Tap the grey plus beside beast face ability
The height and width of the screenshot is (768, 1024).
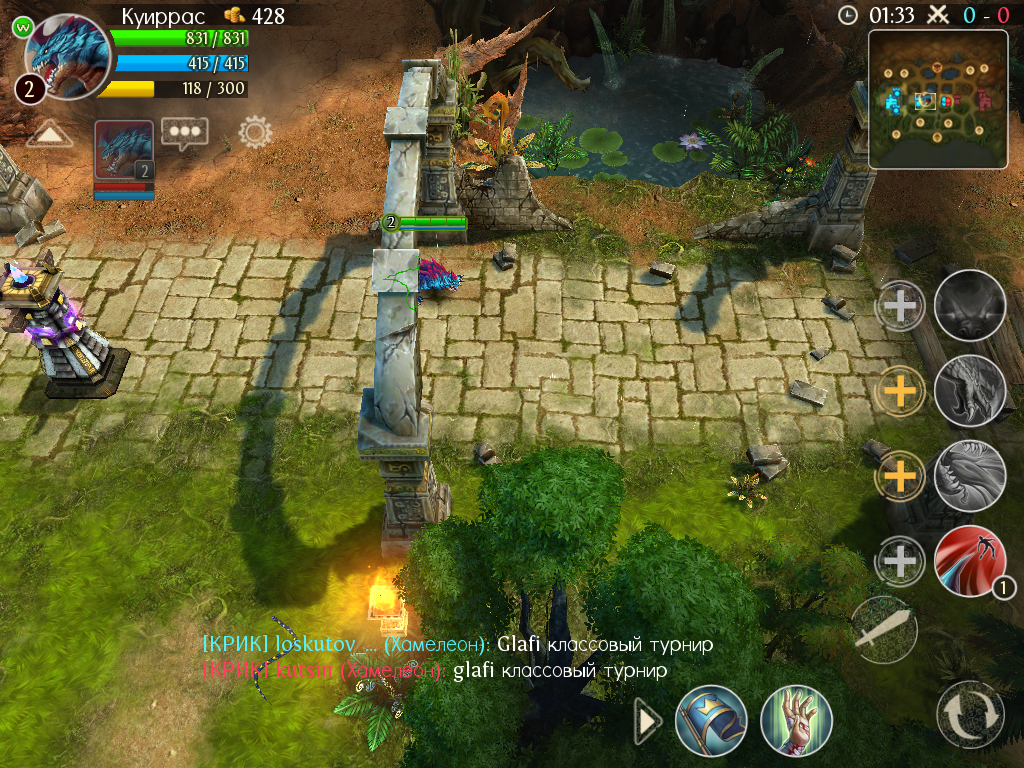[x=900, y=305]
